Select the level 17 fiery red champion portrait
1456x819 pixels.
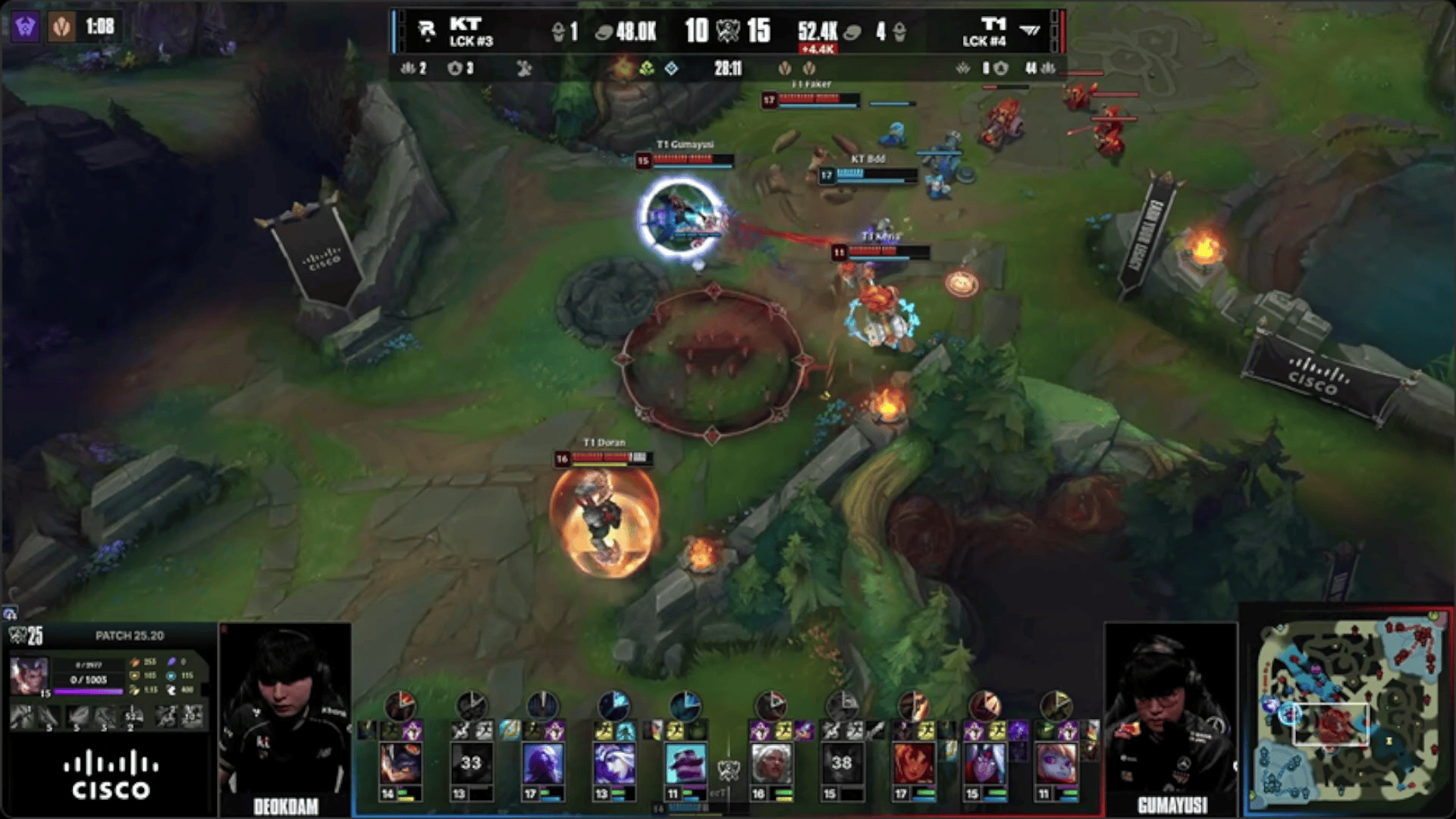[x=913, y=764]
